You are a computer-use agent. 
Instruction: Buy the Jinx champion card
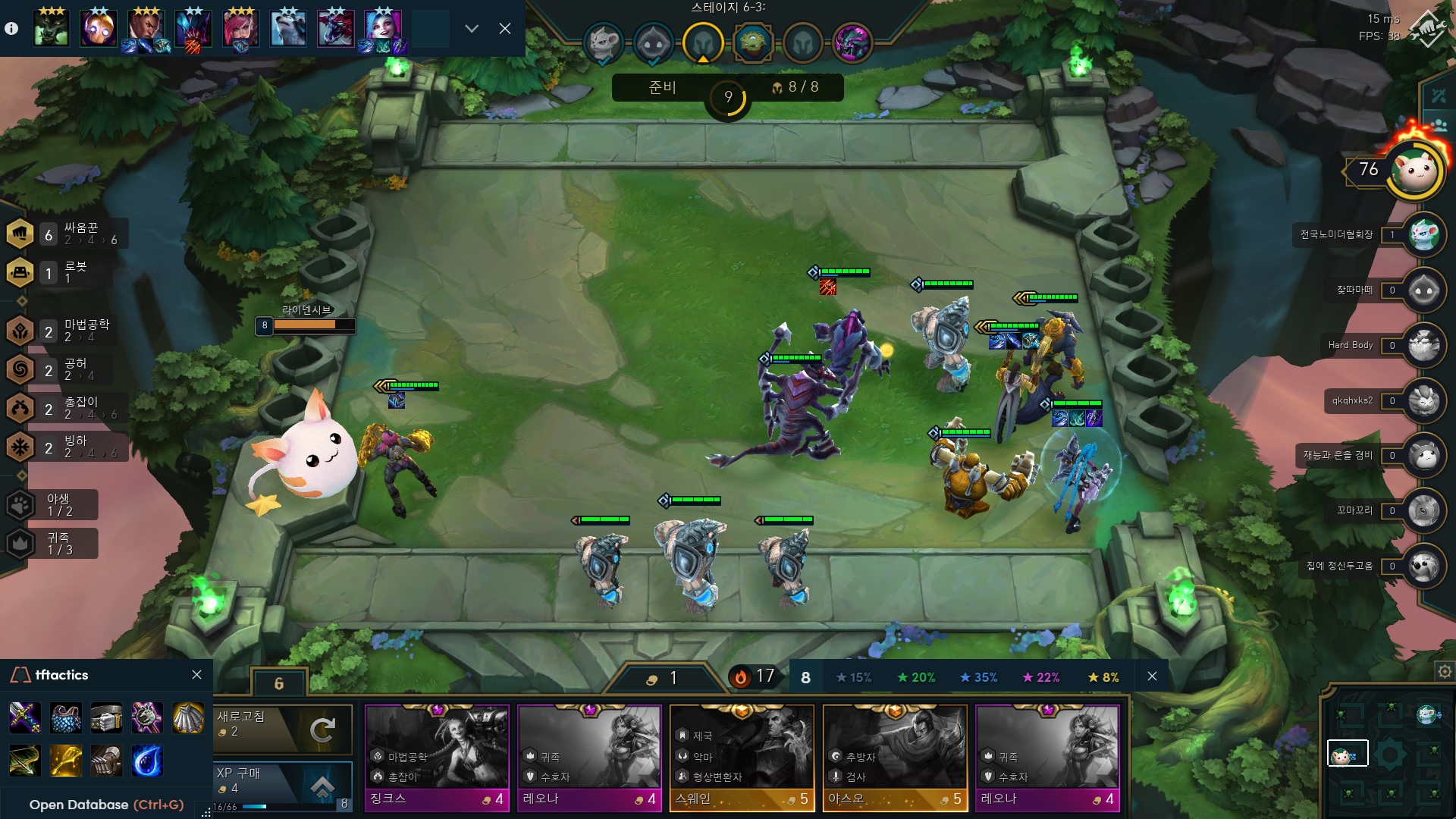(436, 757)
